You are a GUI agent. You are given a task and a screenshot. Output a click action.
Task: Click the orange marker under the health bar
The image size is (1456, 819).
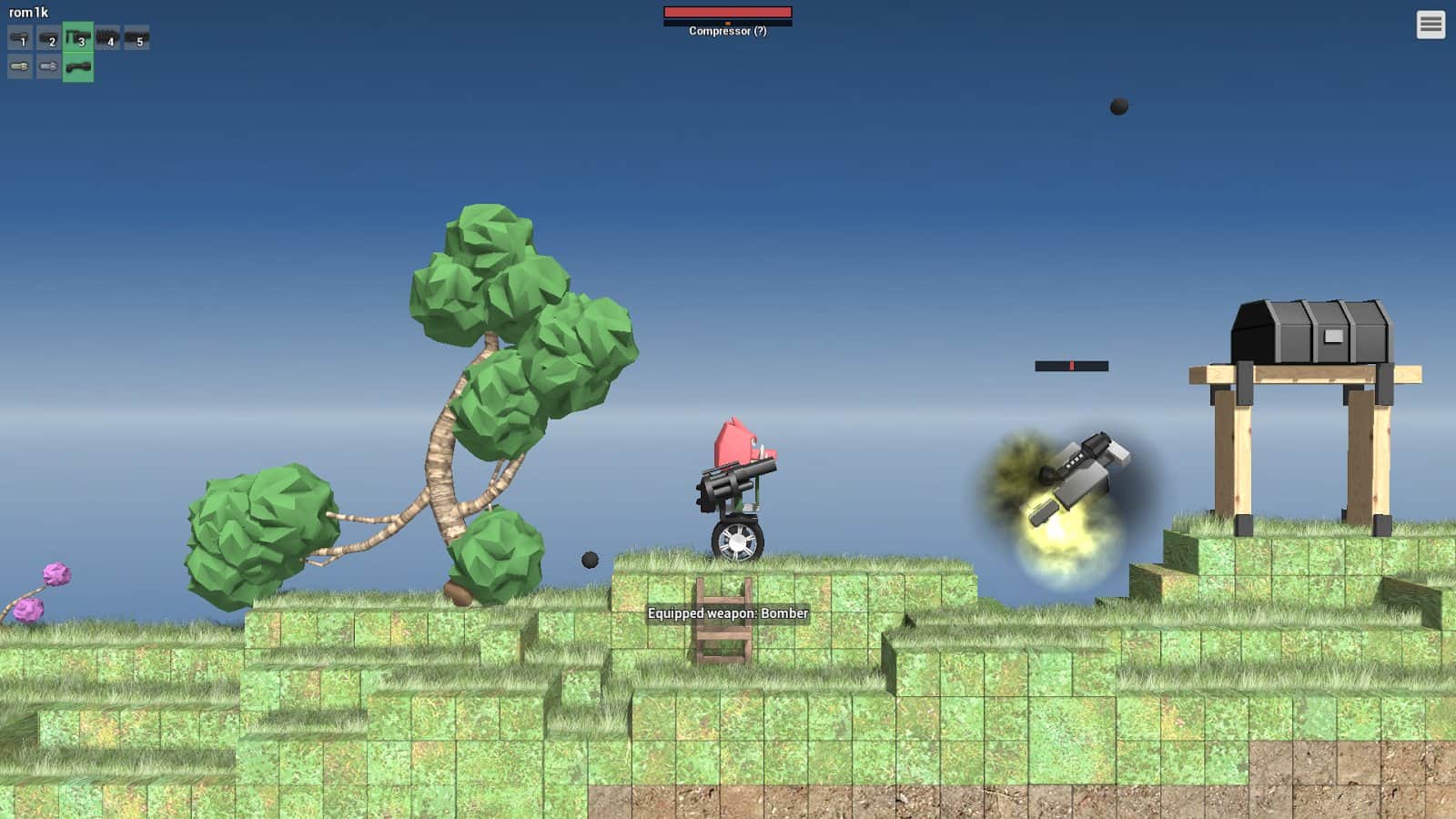(726, 22)
